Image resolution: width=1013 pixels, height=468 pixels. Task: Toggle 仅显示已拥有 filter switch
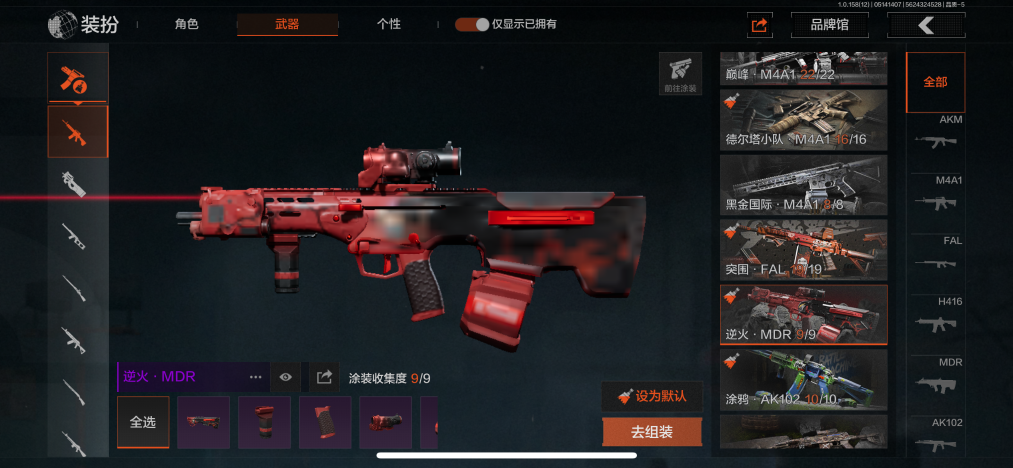(x=471, y=24)
